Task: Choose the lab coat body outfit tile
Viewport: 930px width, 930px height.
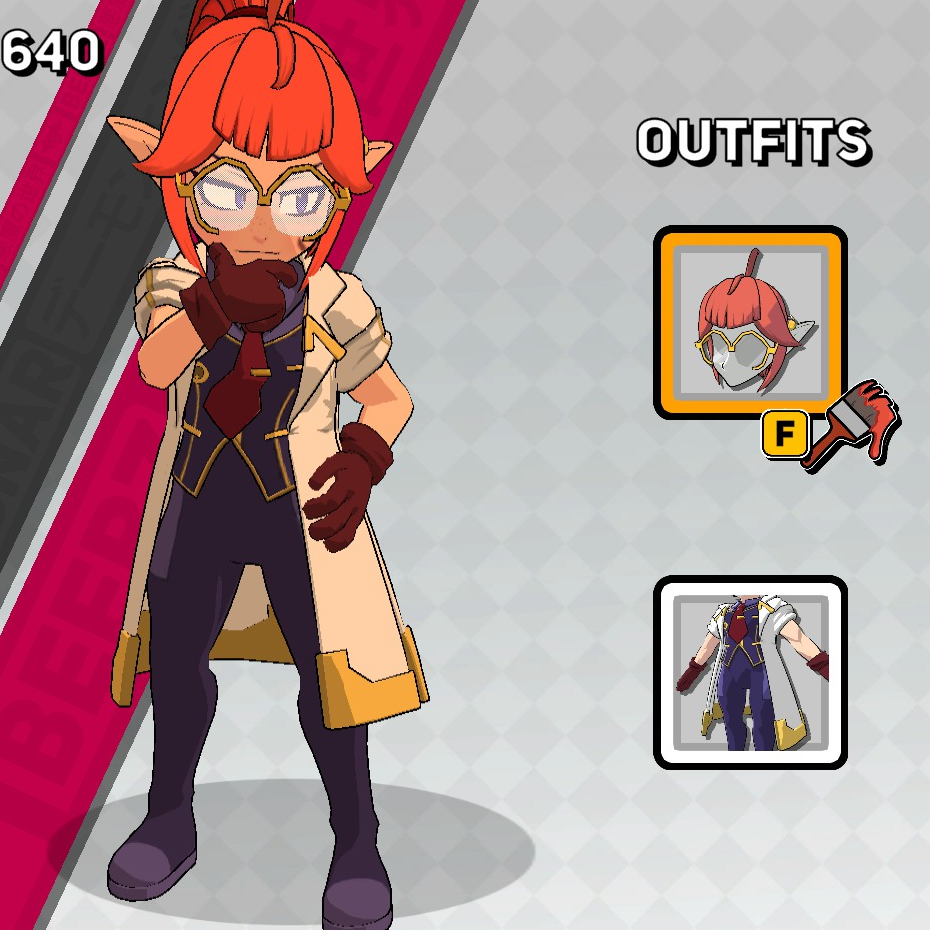Action: click(750, 672)
